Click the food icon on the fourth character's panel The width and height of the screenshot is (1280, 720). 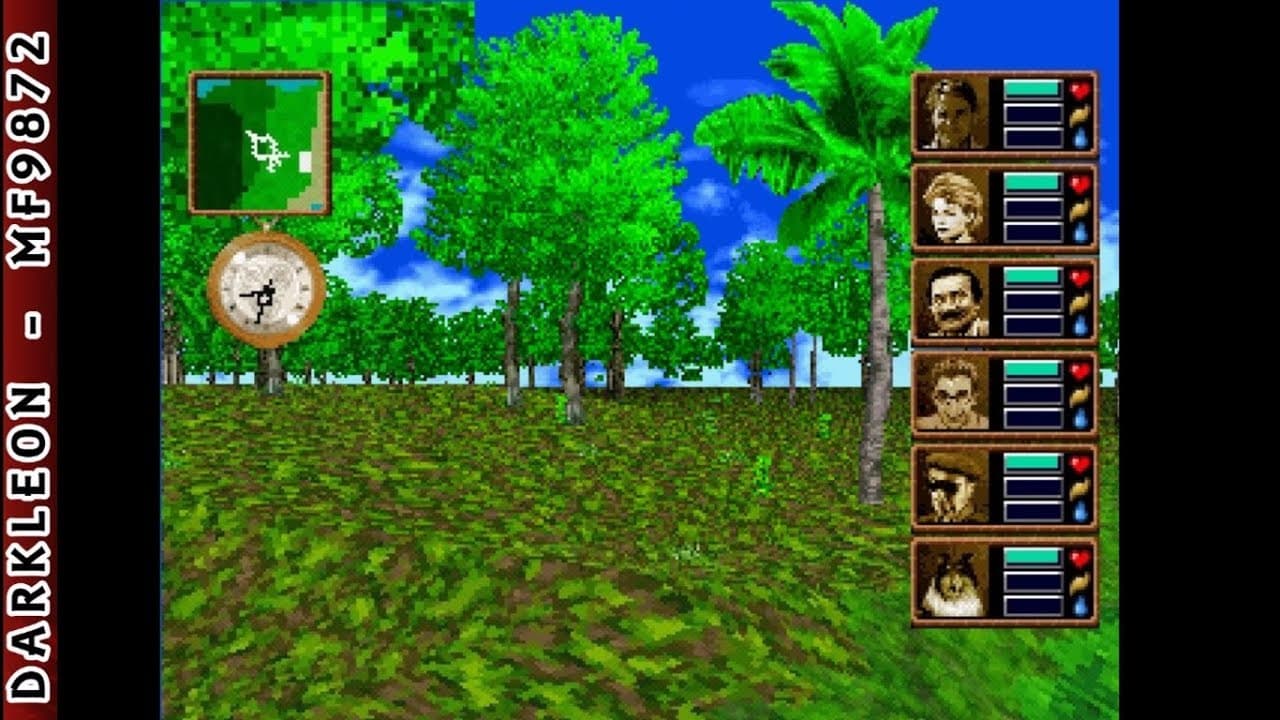pos(1080,394)
